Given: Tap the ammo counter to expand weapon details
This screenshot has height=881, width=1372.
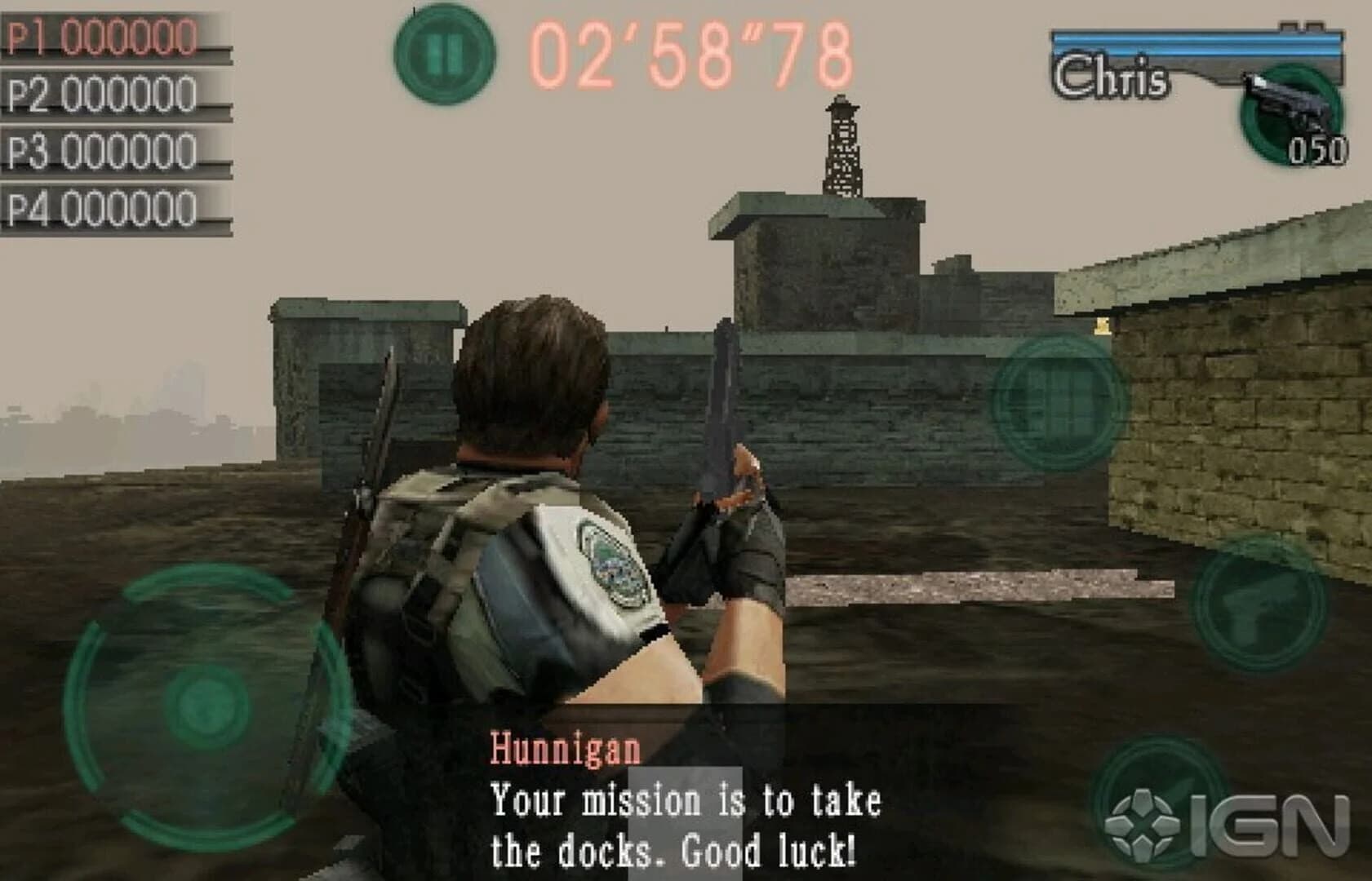Looking at the screenshot, I should (x=1318, y=151).
